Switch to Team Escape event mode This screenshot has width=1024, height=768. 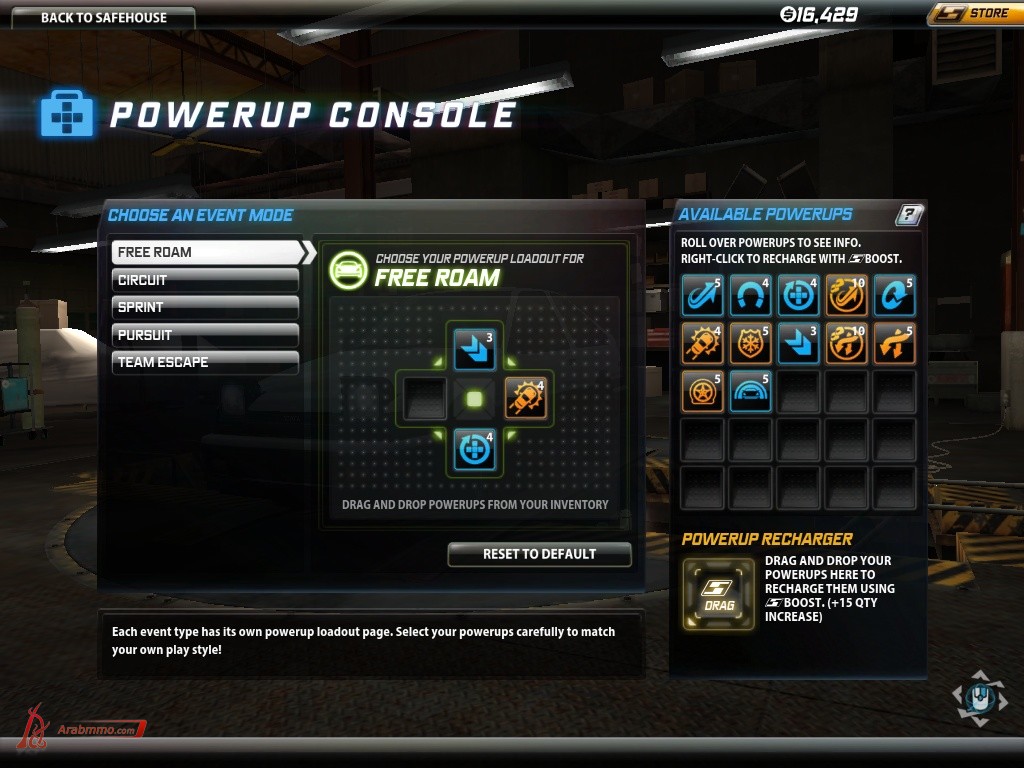[x=206, y=362]
